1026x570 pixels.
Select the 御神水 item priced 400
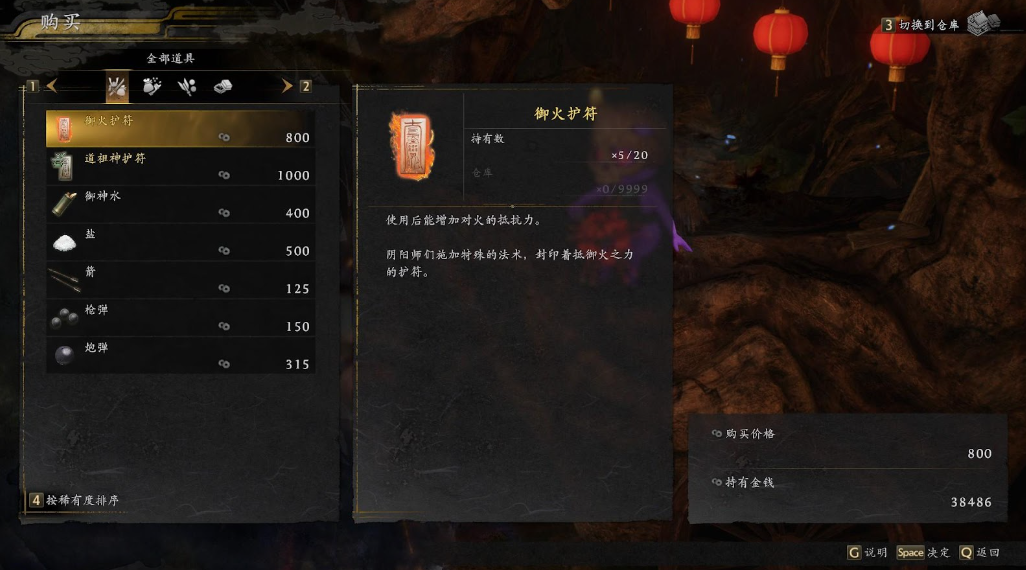click(180, 205)
